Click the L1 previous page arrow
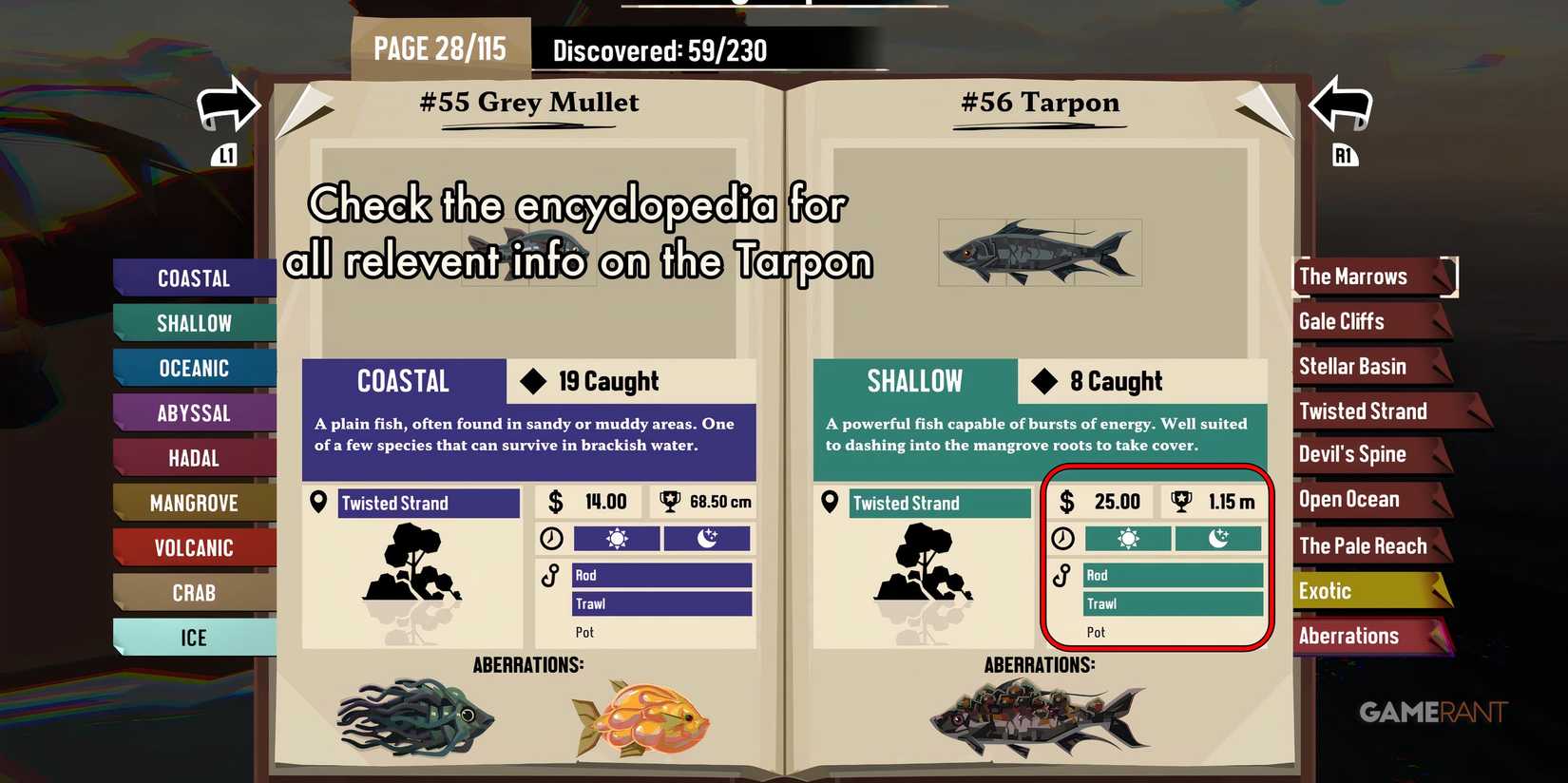 pyautogui.click(x=228, y=105)
